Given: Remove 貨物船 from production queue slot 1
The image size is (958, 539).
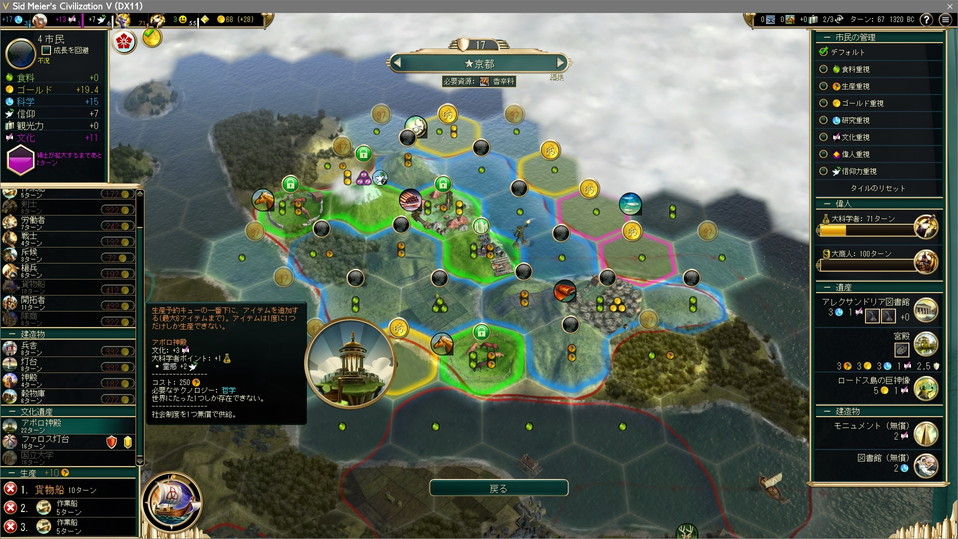Looking at the screenshot, I should (x=10, y=489).
